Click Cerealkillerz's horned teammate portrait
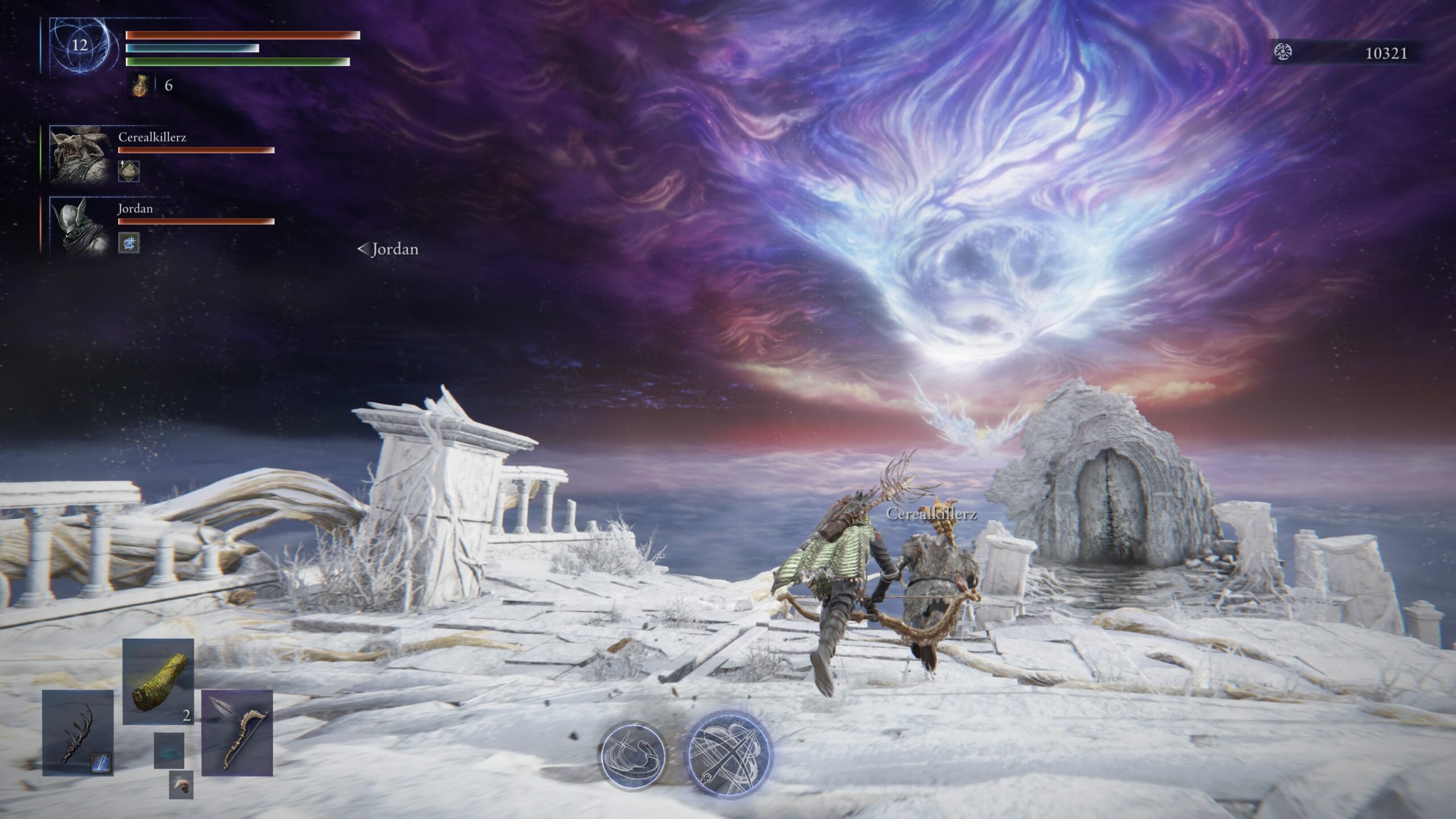This screenshot has width=1456, height=819. [x=79, y=154]
